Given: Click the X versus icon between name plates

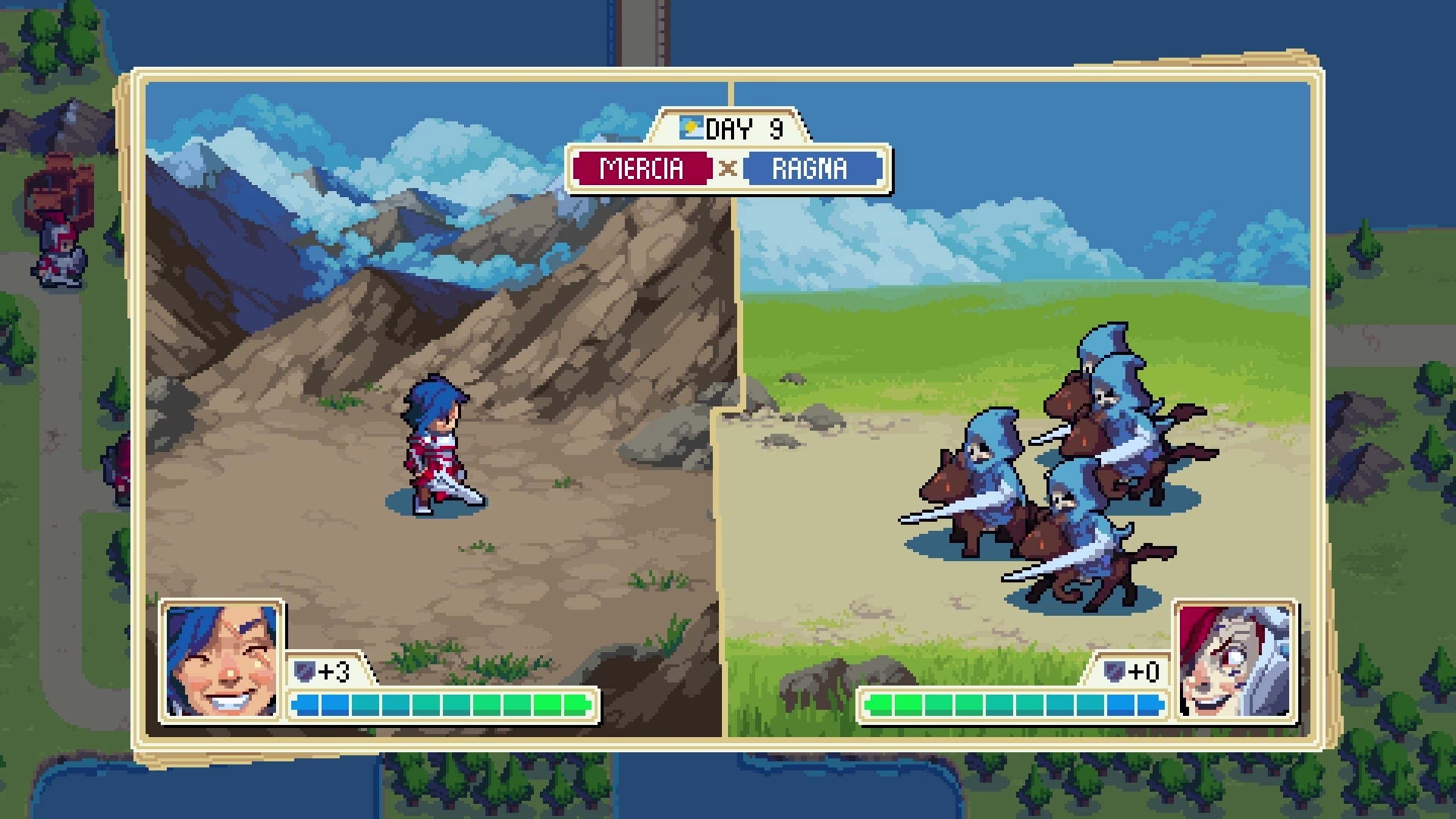Looking at the screenshot, I should (726, 169).
